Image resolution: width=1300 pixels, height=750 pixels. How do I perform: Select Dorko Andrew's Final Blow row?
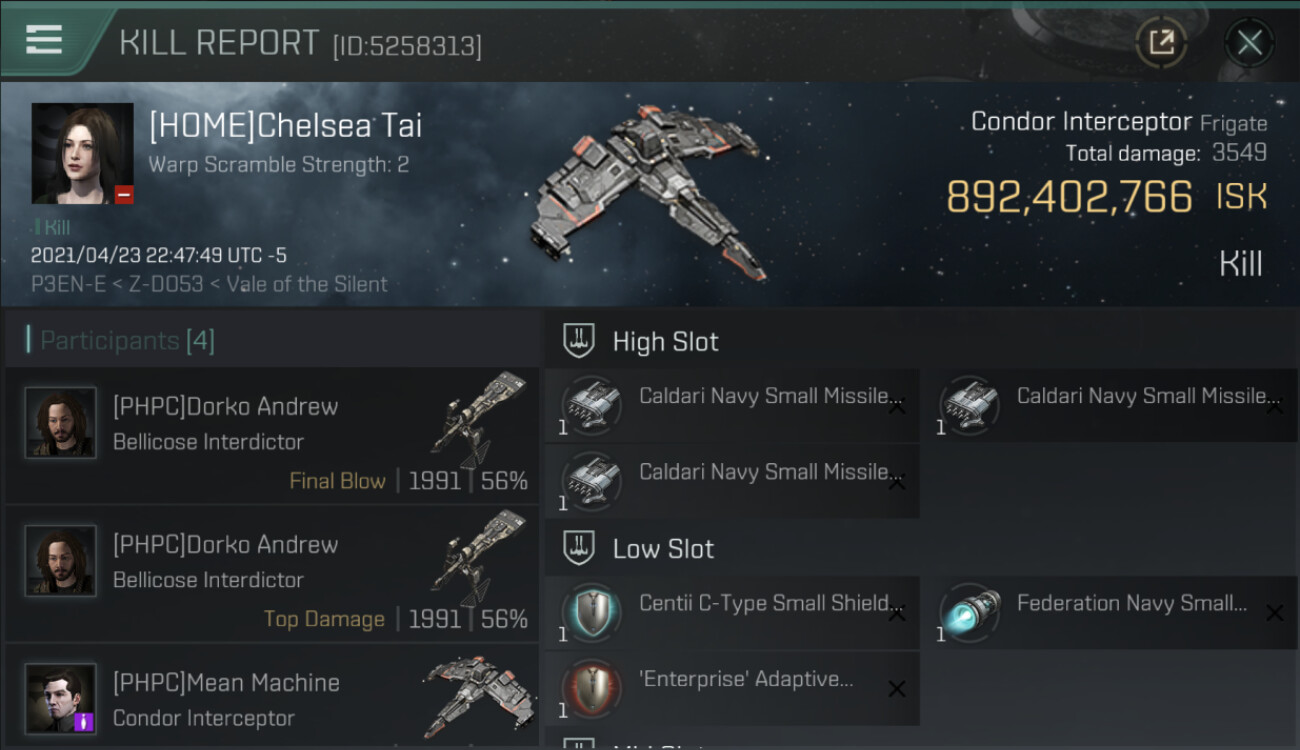pos(272,435)
